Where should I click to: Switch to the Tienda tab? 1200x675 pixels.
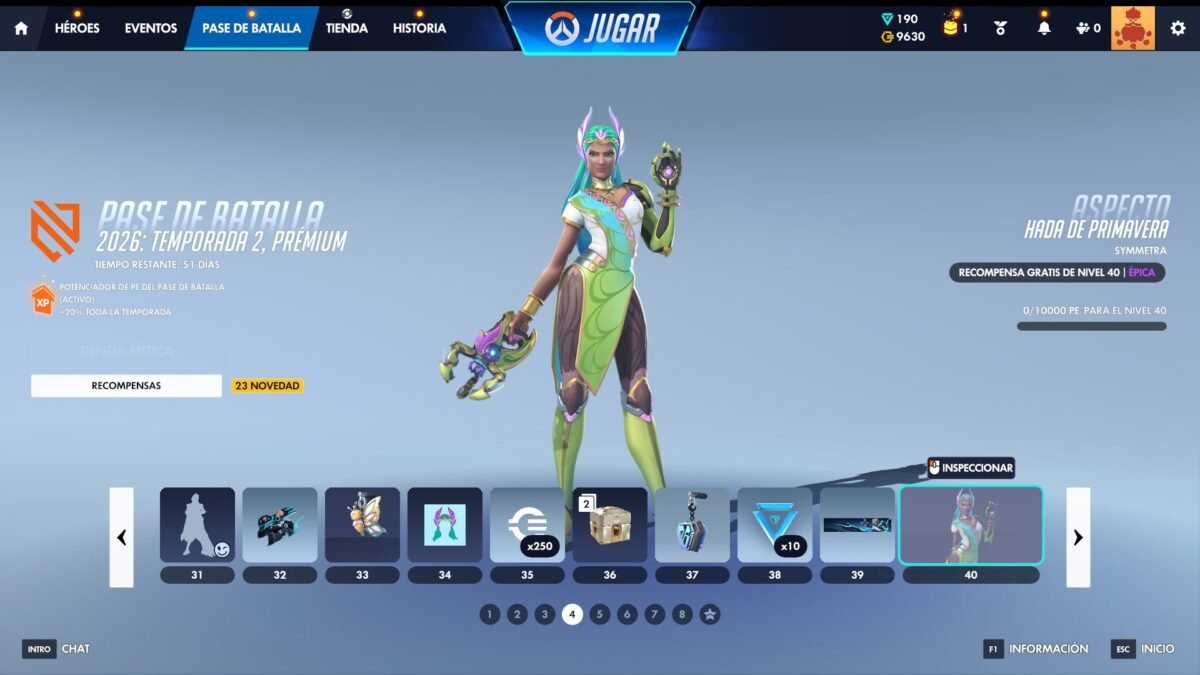point(347,28)
